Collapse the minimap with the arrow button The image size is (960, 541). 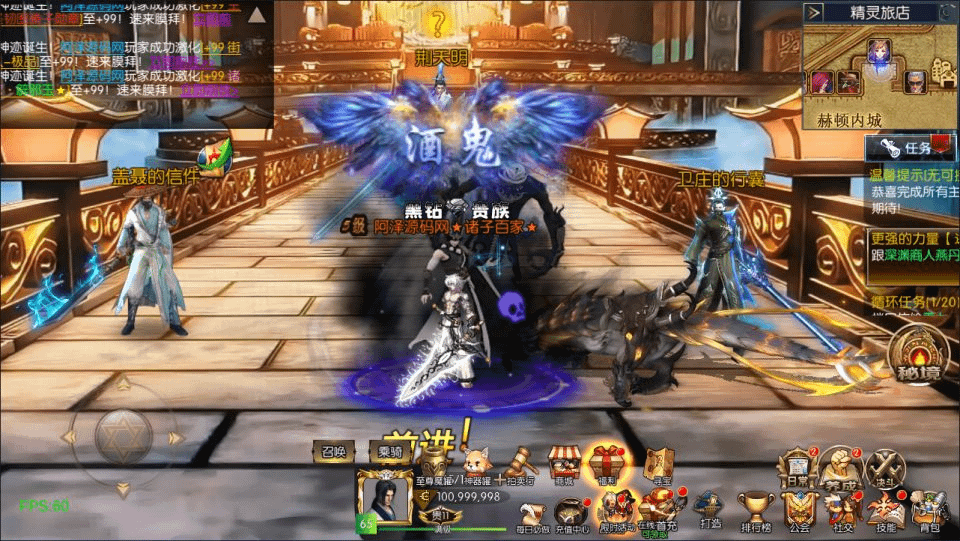click(815, 13)
